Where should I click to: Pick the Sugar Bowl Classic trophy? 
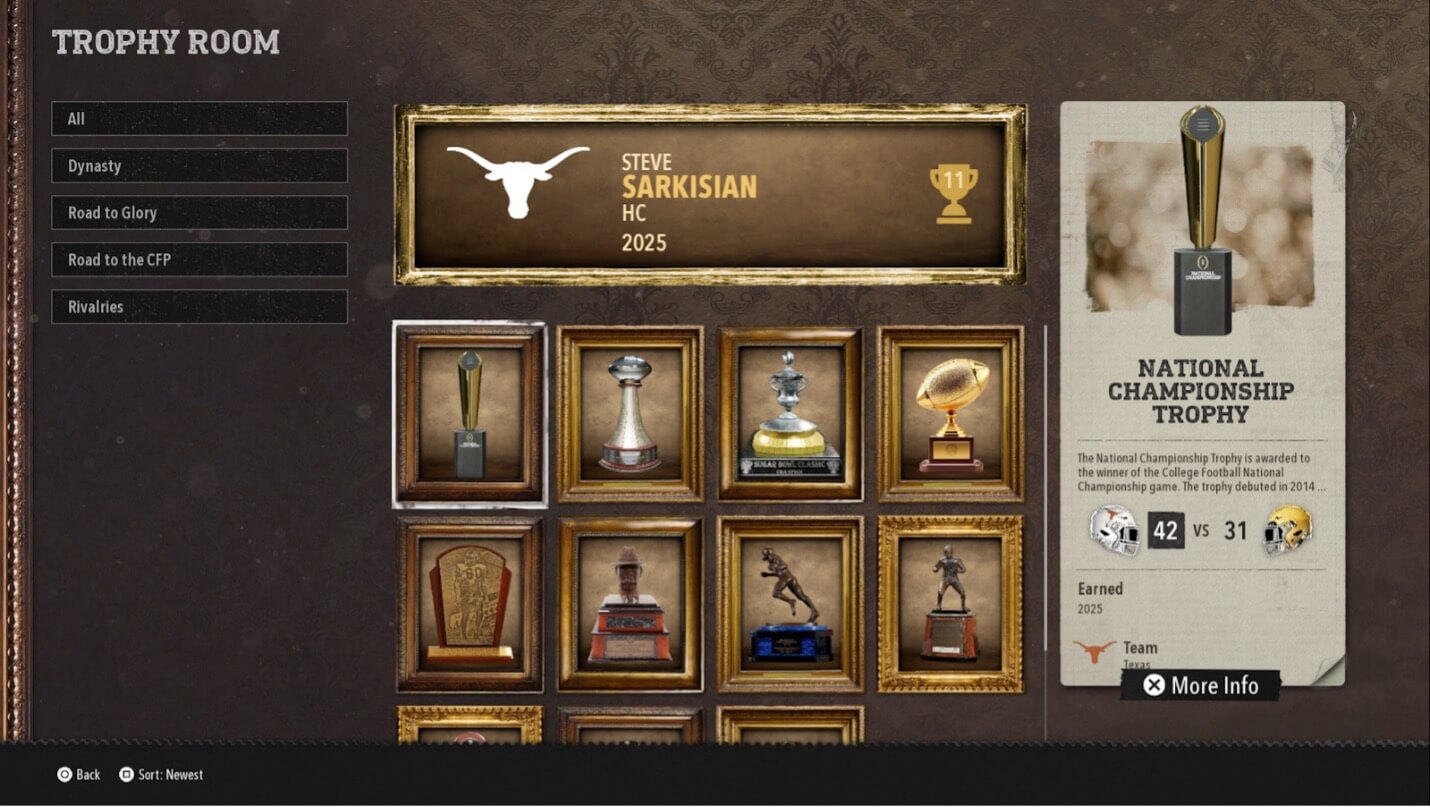[x=790, y=414]
